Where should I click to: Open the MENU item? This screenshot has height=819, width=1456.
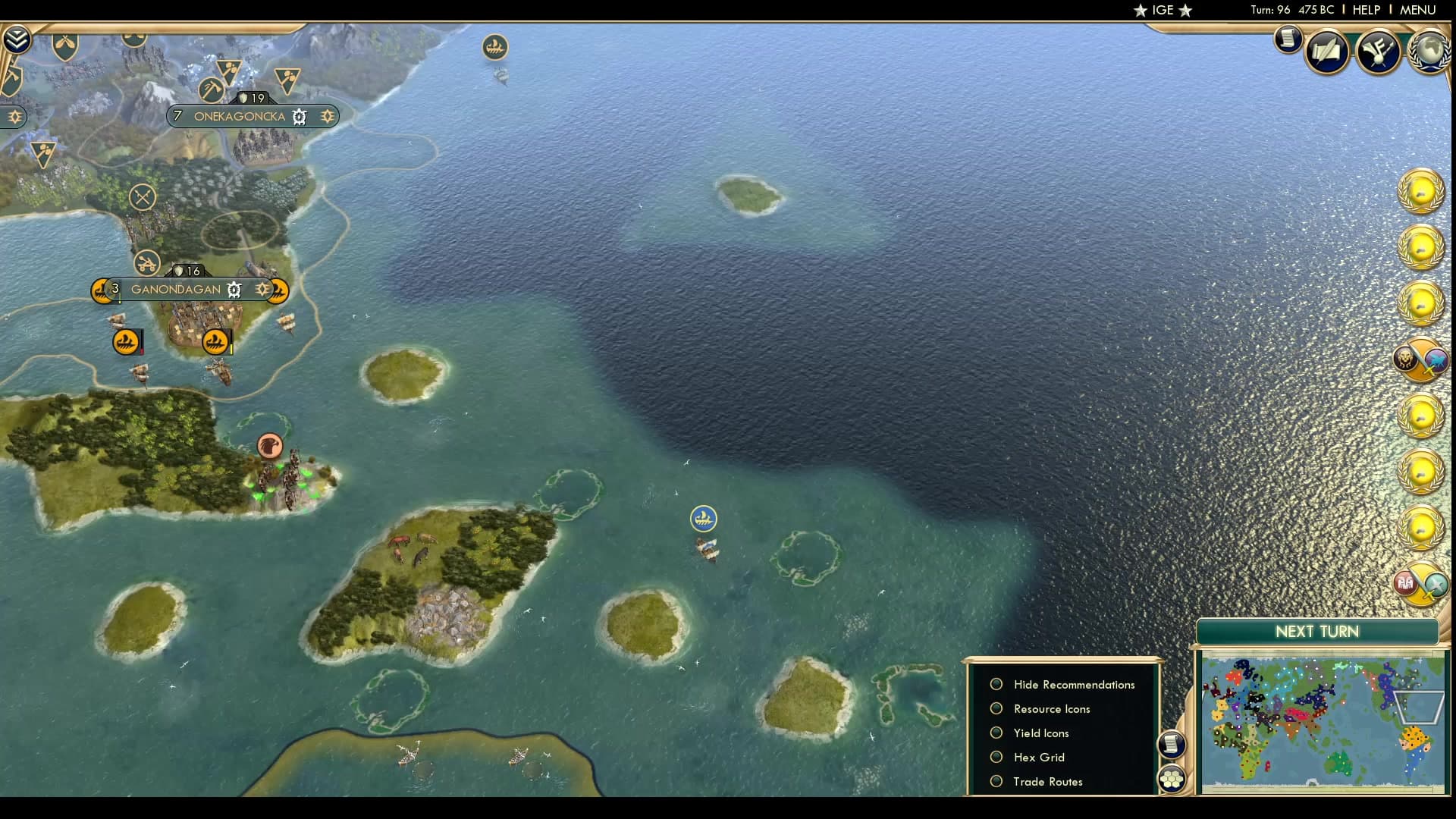click(1417, 10)
